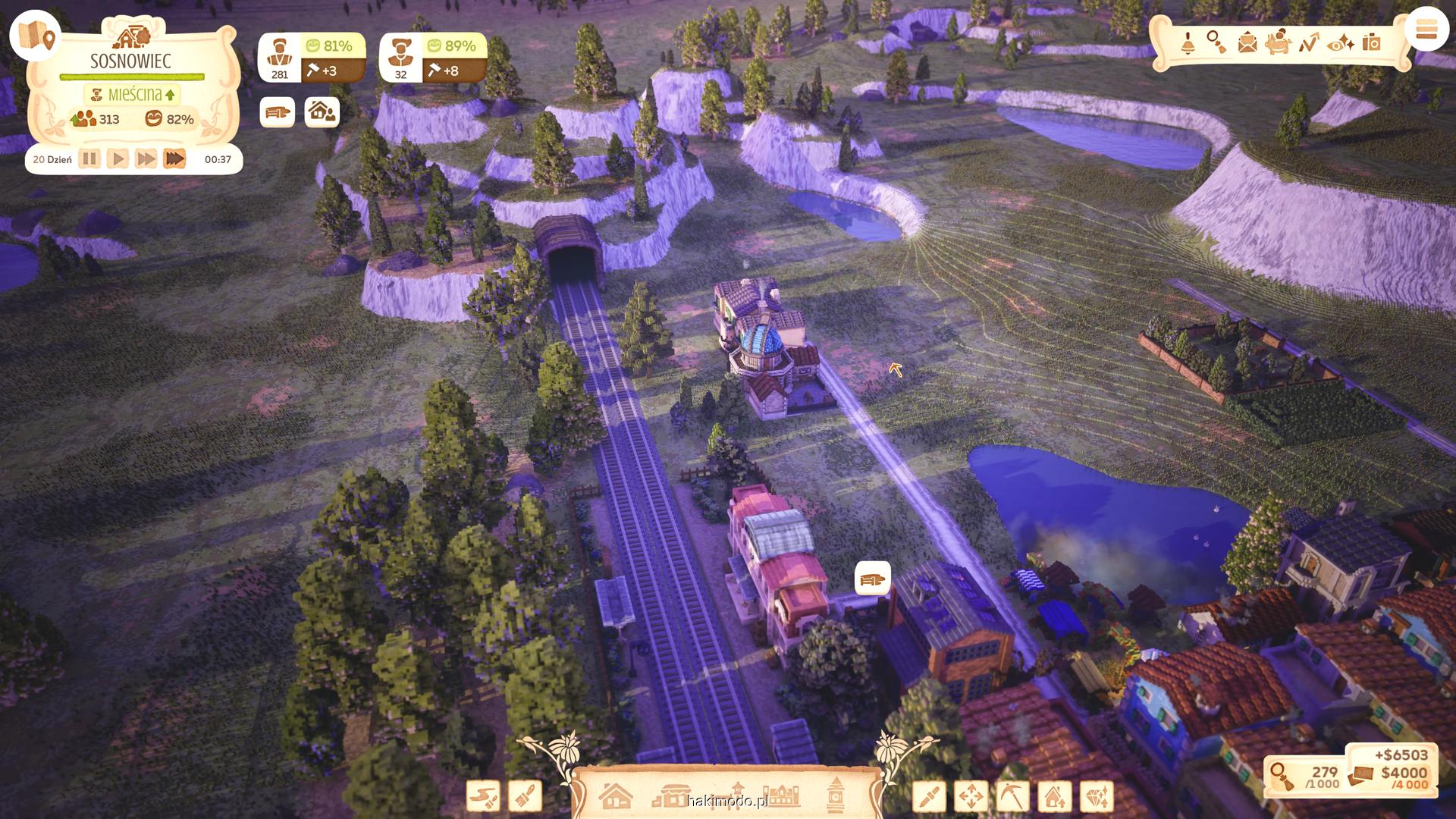
Task: Pause the game time
Action: (89, 159)
